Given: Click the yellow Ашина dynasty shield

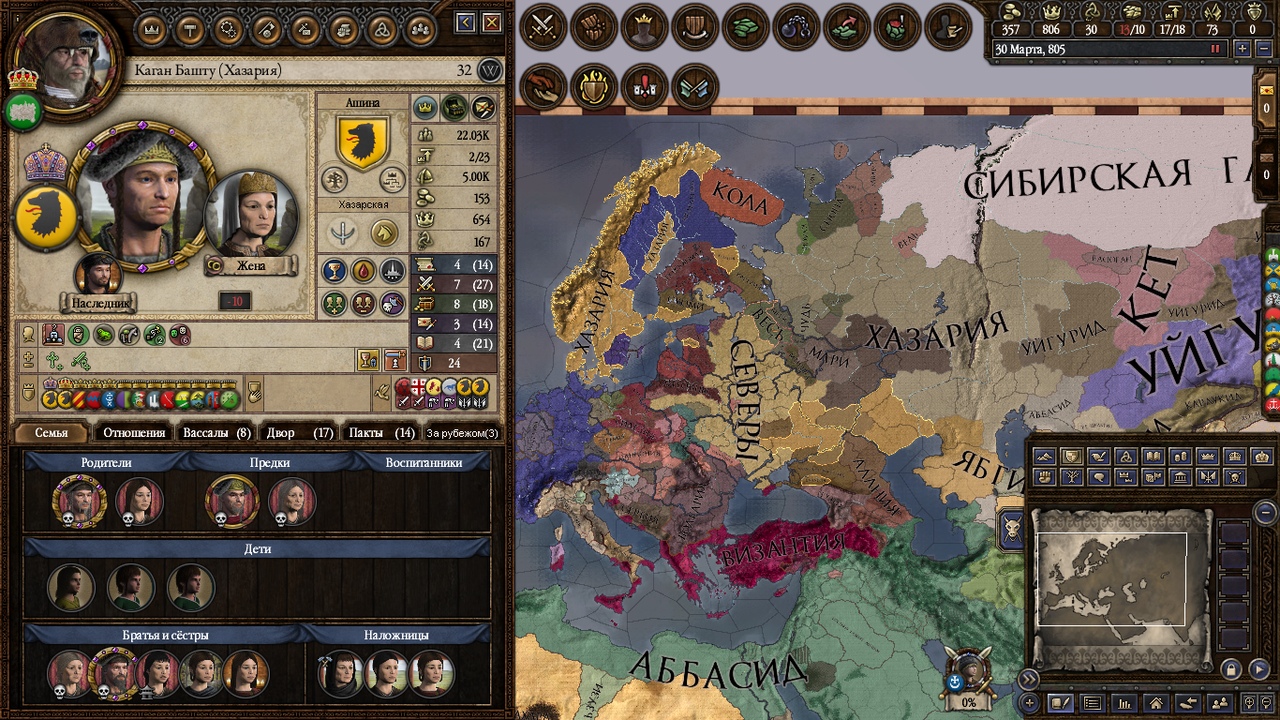Looking at the screenshot, I should [362, 142].
